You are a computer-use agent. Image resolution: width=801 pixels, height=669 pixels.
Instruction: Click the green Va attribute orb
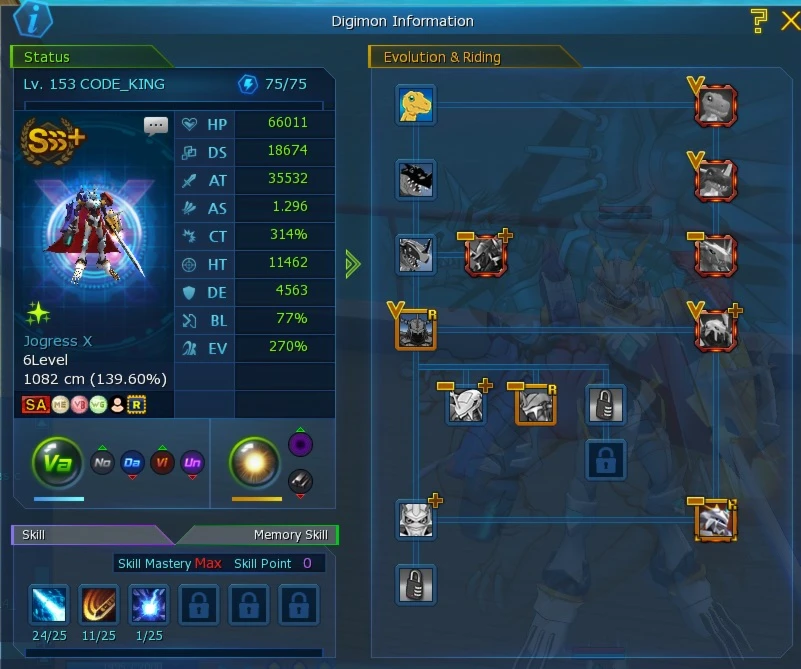pyautogui.click(x=58, y=462)
